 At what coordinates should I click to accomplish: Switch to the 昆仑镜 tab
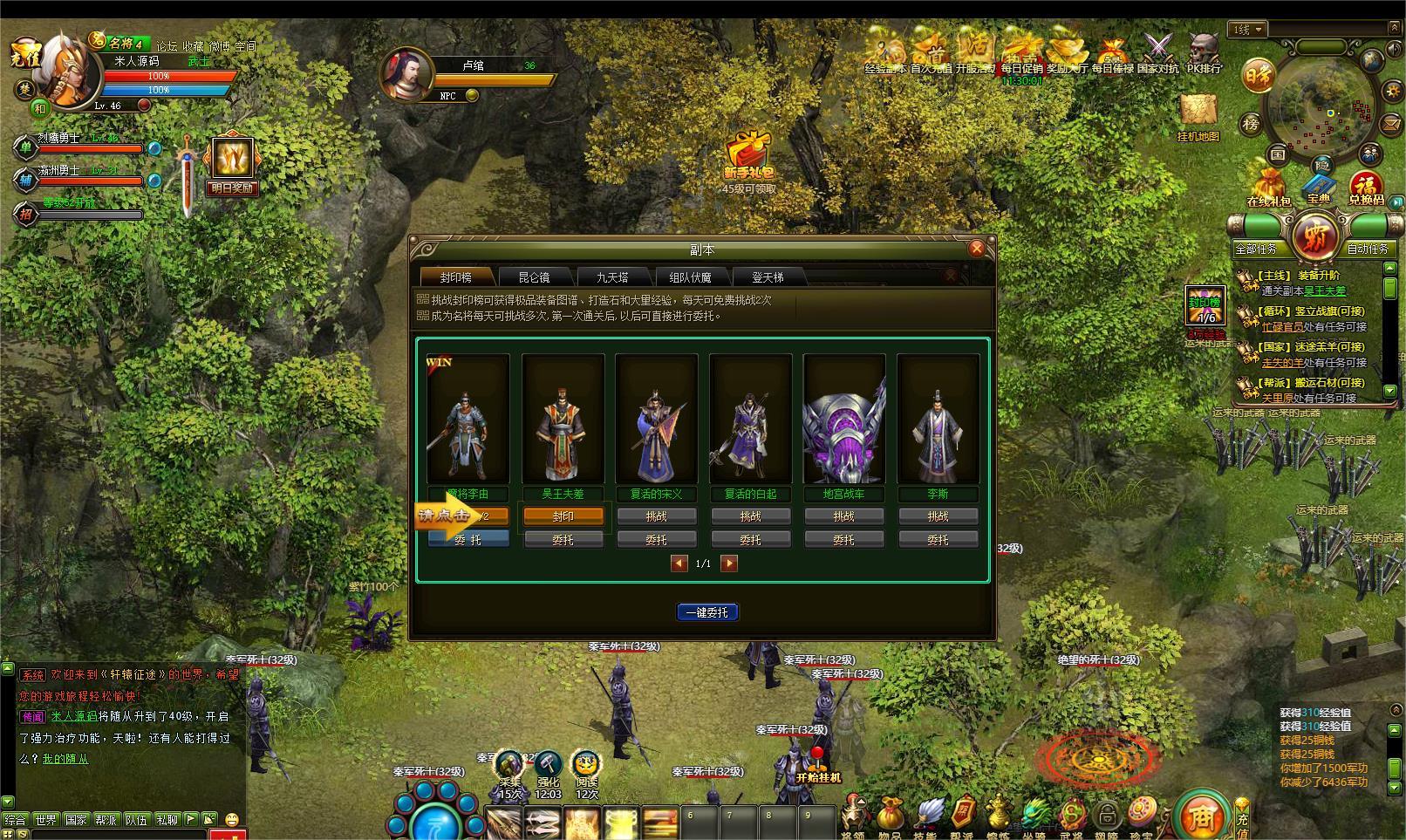point(534,277)
